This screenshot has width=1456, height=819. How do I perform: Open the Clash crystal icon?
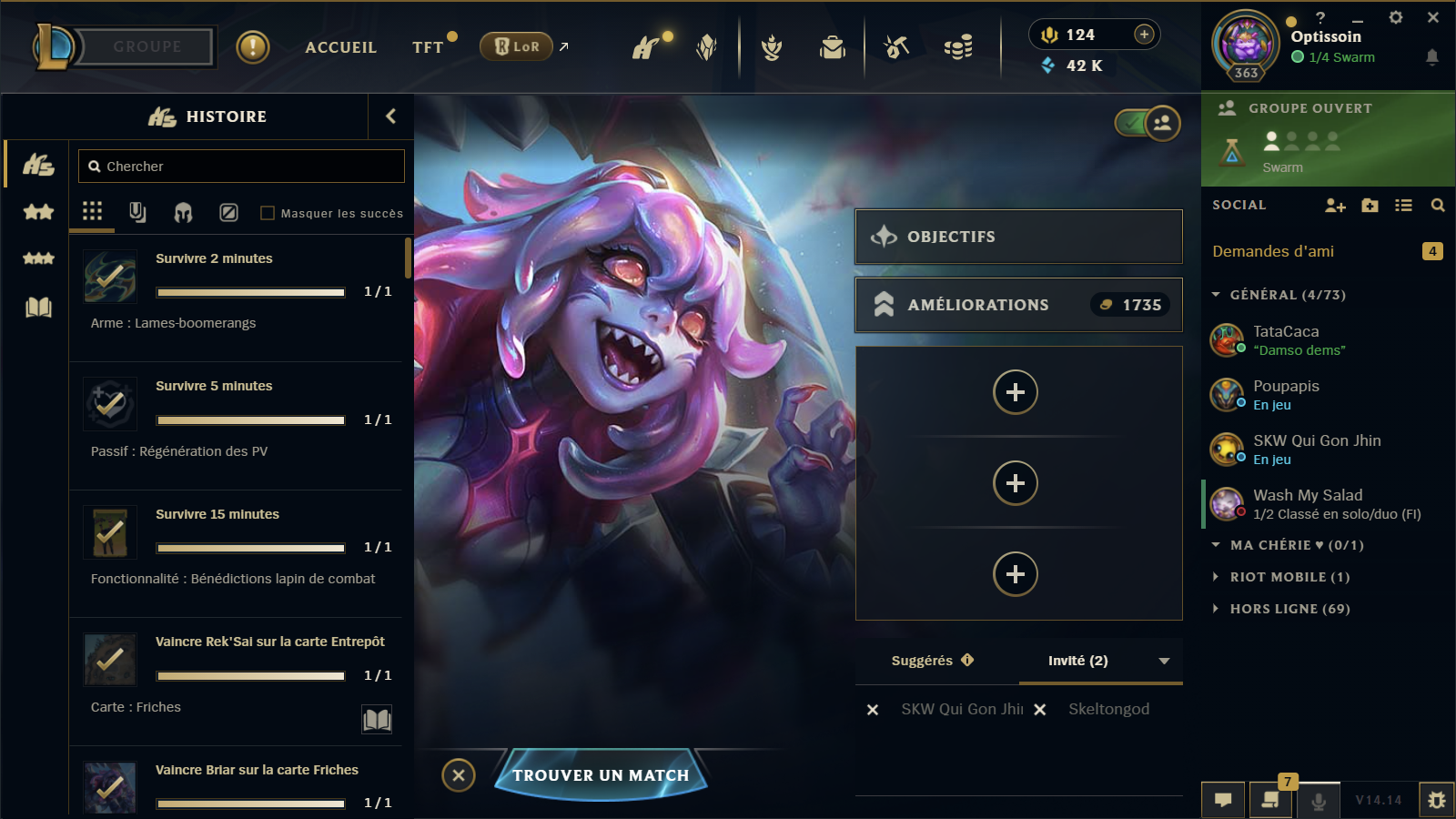(x=706, y=47)
